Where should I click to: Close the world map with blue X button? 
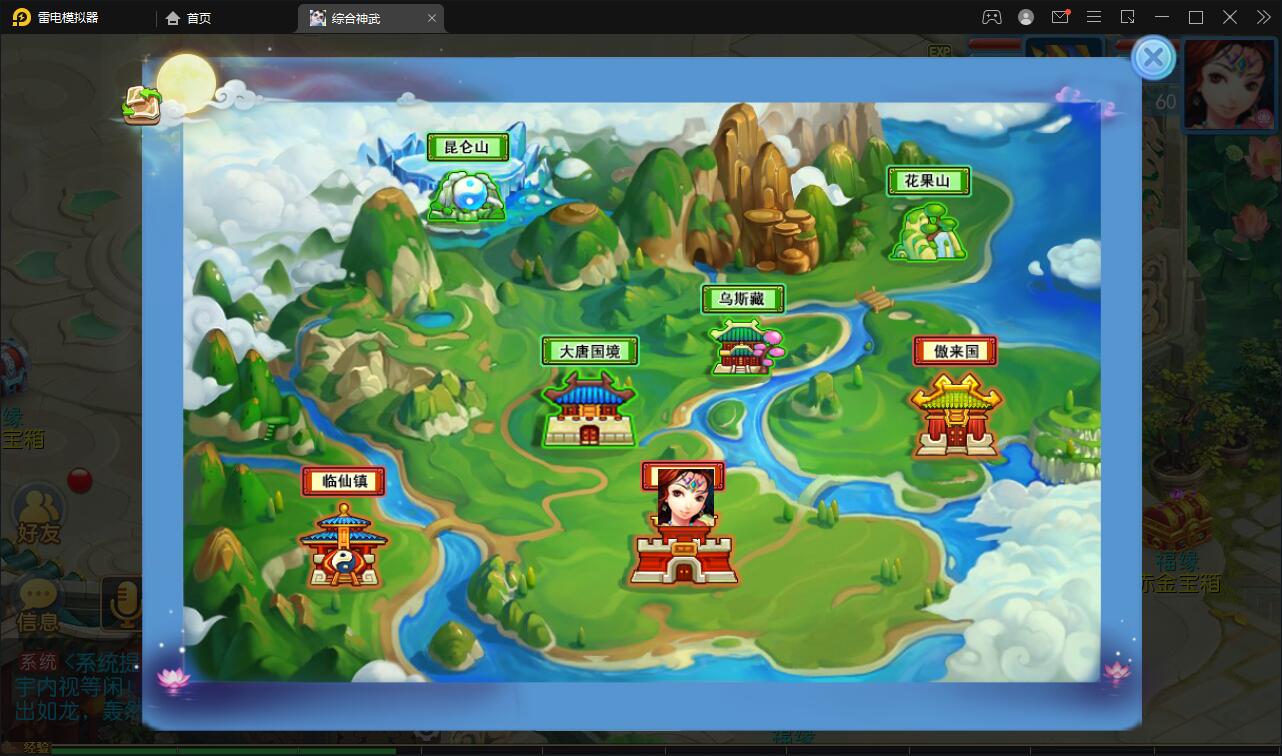click(x=1154, y=58)
